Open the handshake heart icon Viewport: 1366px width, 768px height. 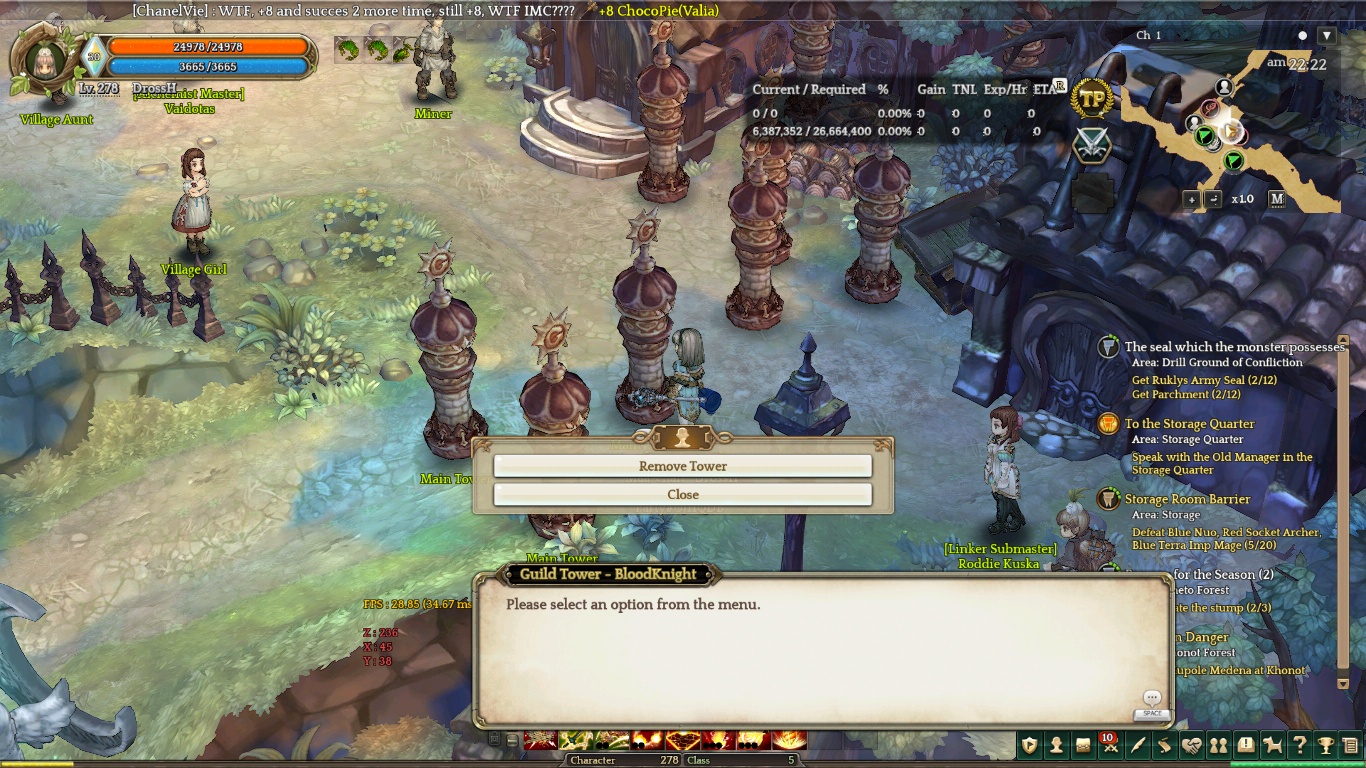click(1191, 745)
